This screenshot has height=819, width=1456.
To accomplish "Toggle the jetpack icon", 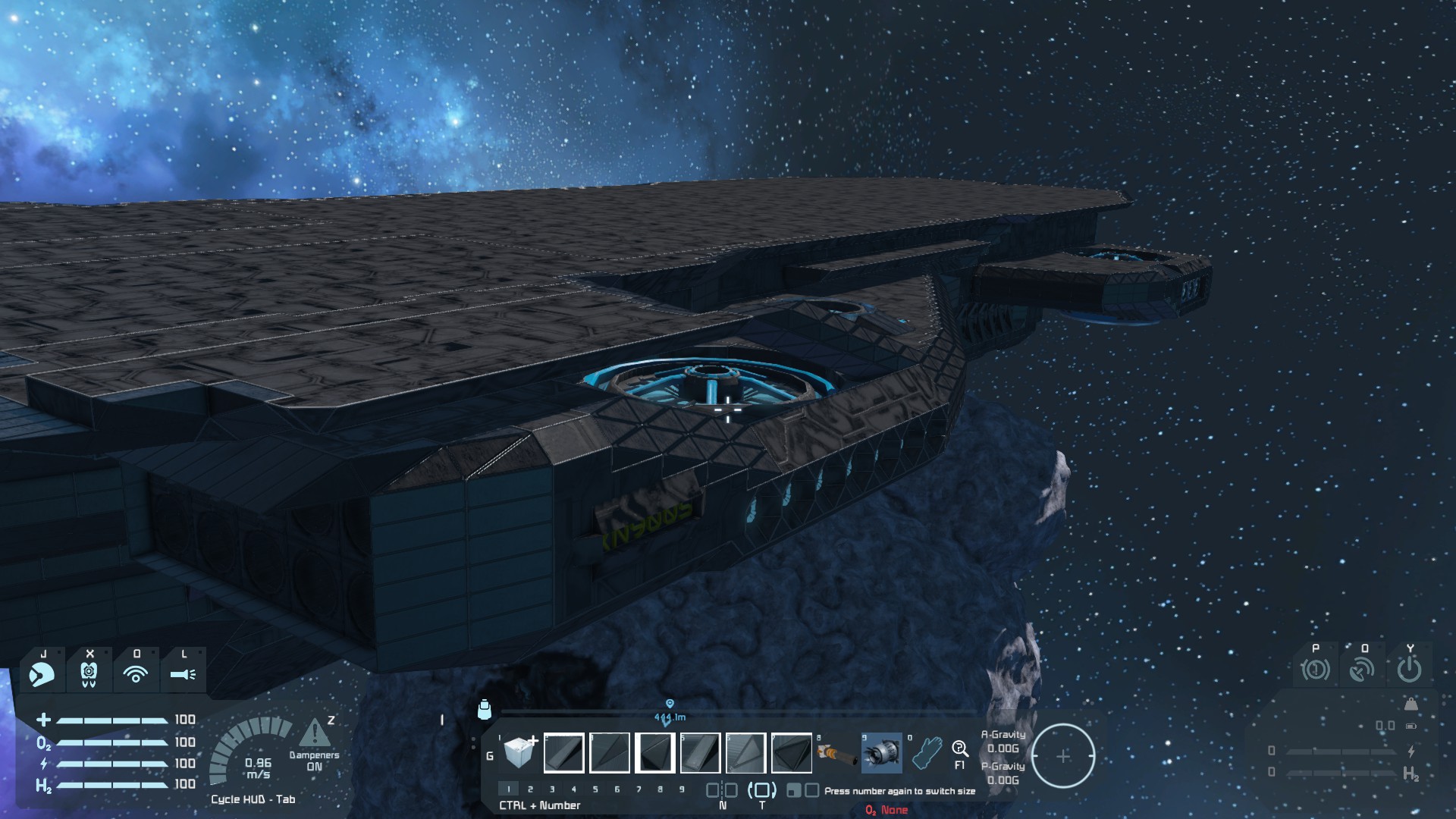I will pos(89,673).
